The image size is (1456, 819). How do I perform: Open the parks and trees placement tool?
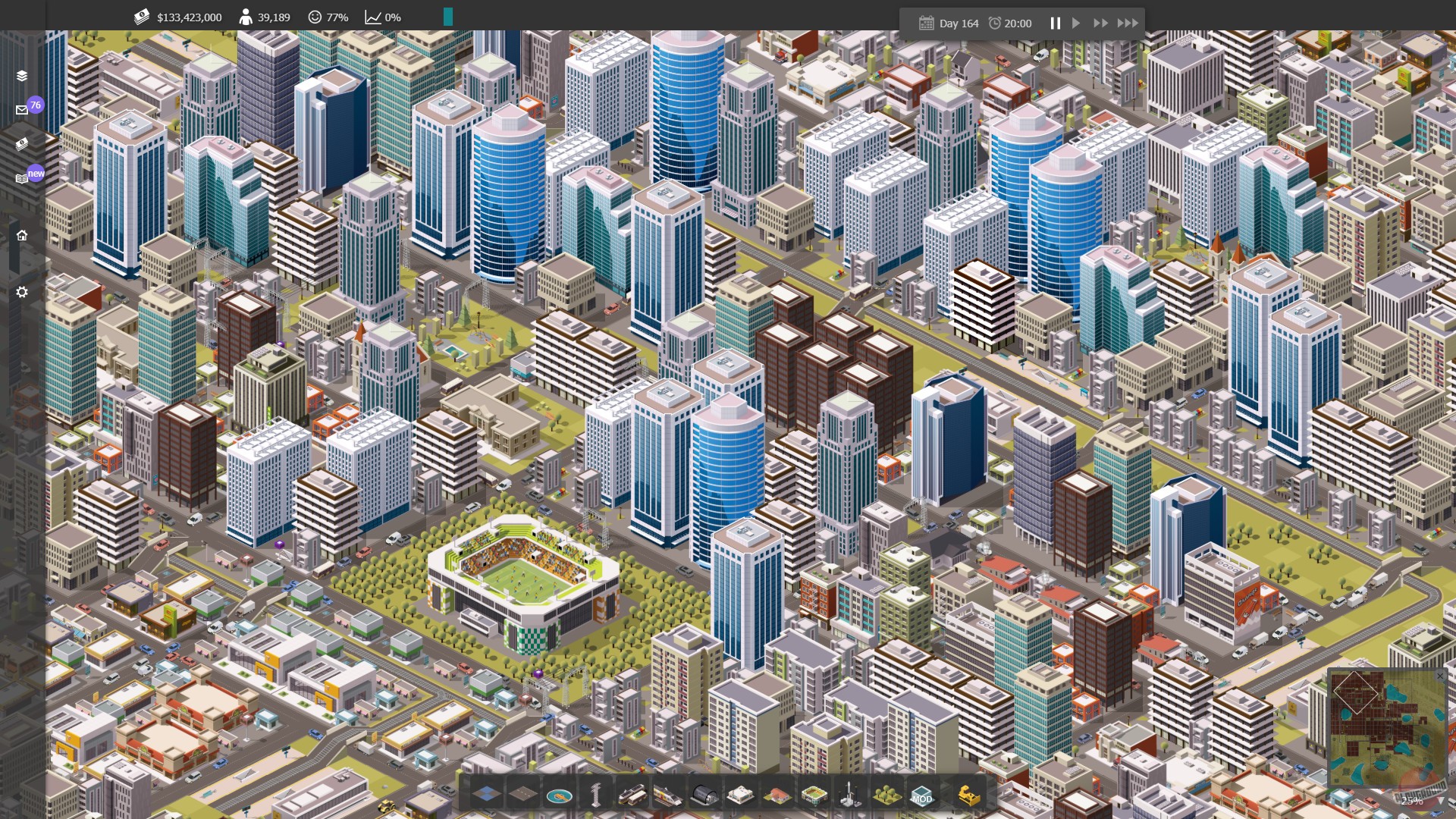[x=887, y=795]
